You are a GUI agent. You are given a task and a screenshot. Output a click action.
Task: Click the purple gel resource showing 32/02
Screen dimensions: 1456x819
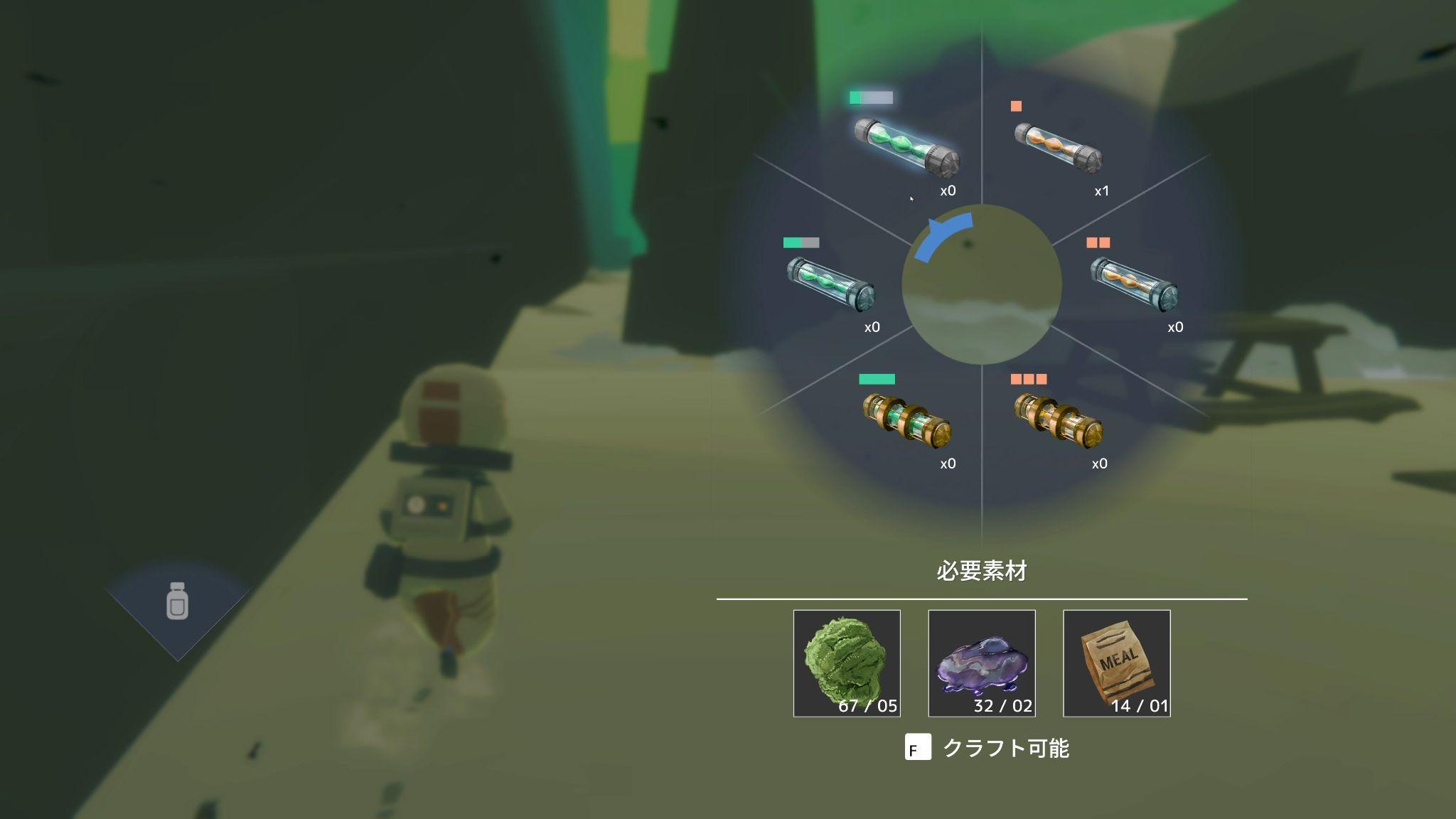(983, 663)
